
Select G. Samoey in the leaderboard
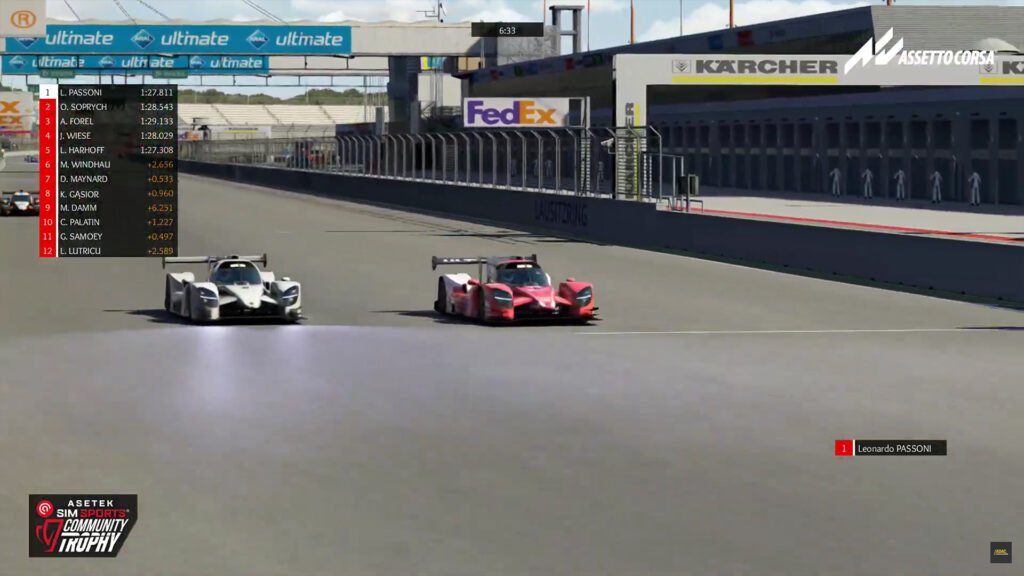click(108, 236)
